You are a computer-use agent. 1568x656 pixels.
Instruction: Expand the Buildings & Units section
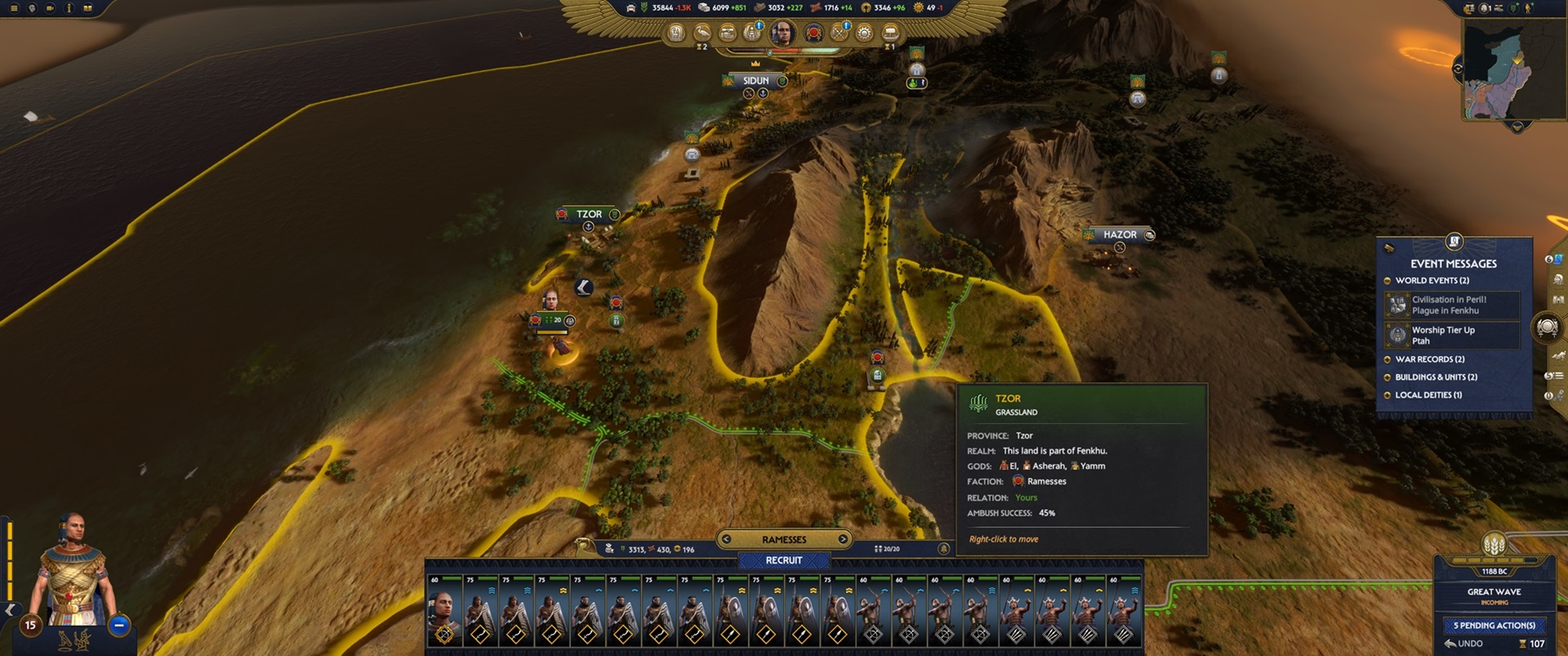pyautogui.click(x=1386, y=377)
